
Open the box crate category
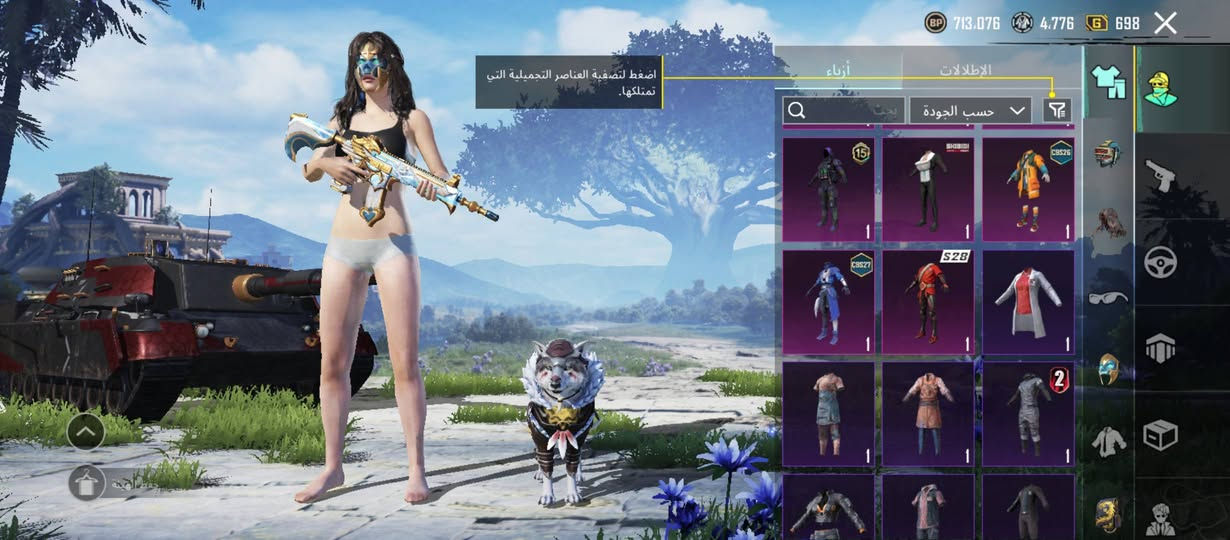[1161, 435]
